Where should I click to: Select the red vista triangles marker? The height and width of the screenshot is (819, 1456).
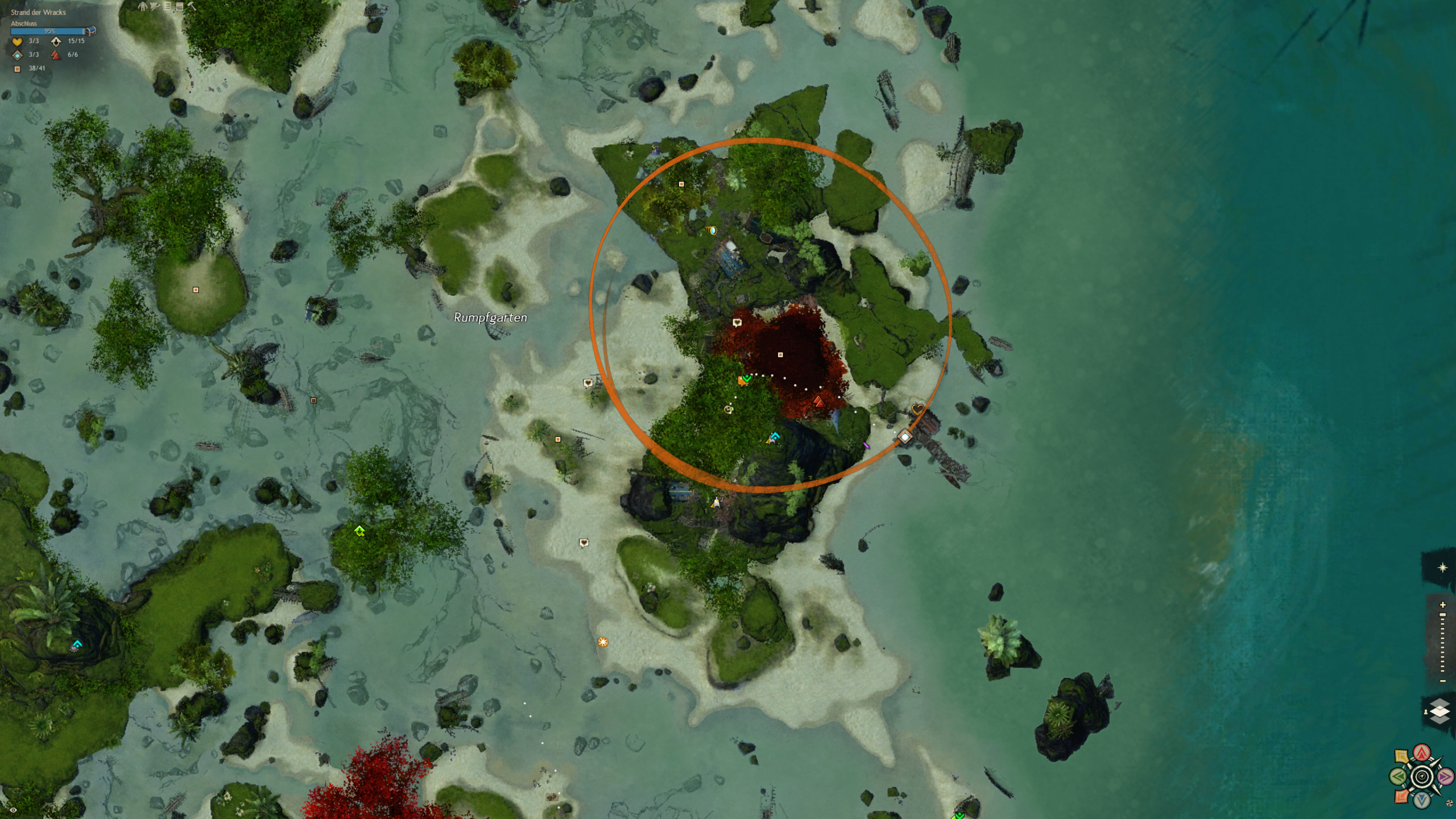(x=818, y=402)
